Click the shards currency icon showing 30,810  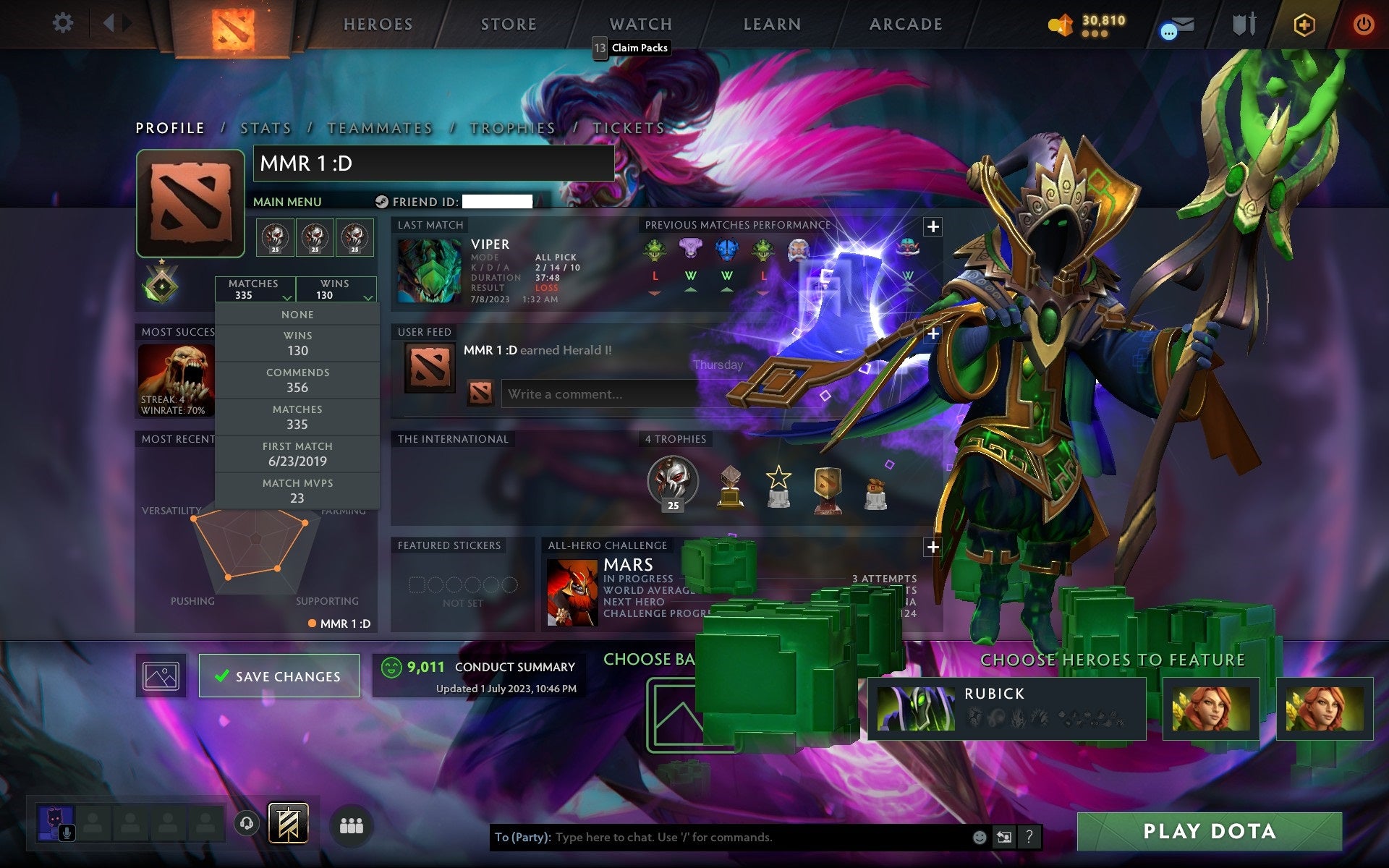coord(1061,23)
